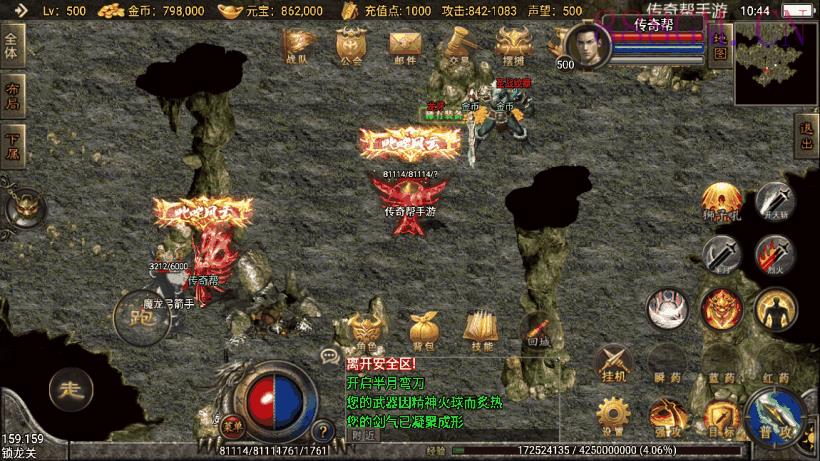Open the 交易 trade menu
Viewport: 820px width, 461px height.
click(x=459, y=46)
